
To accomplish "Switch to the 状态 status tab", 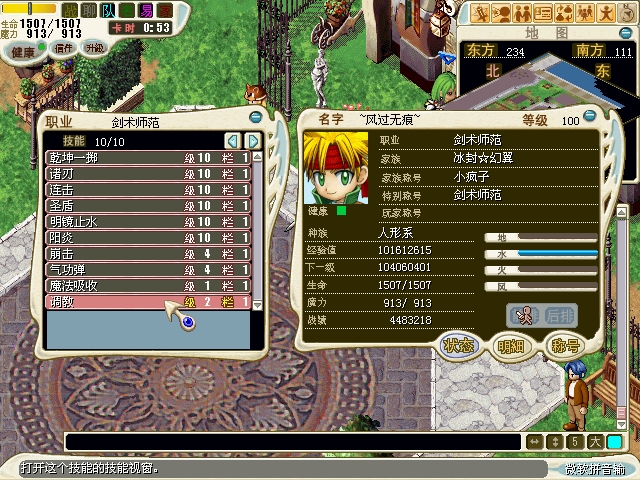I will [x=459, y=347].
